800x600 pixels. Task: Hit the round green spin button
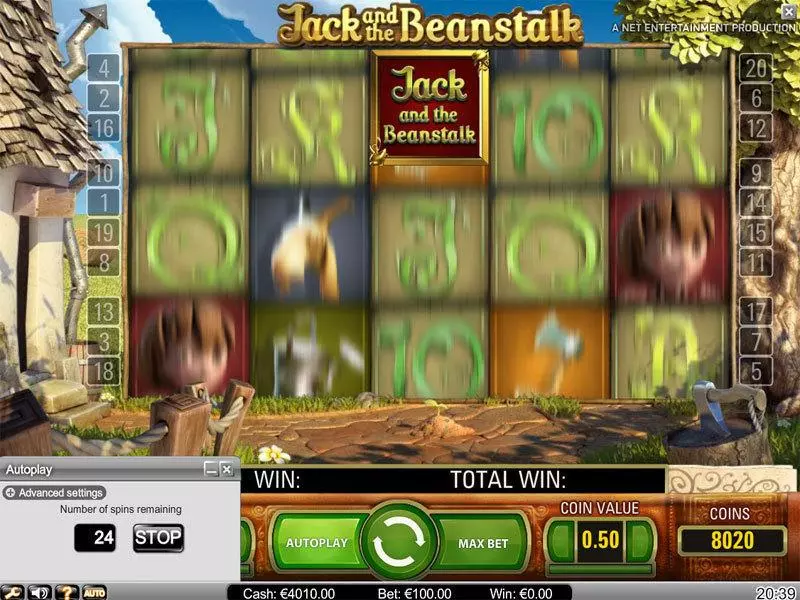pyautogui.click(x=400, y=543)
